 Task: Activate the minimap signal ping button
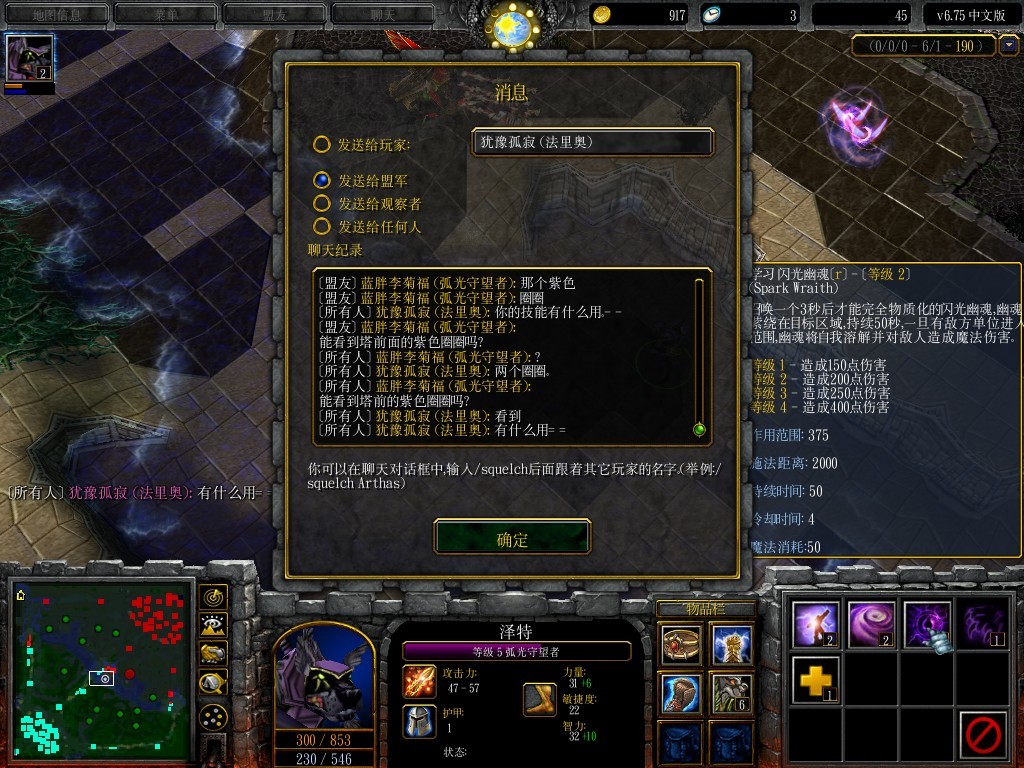(x=212, y=598)
